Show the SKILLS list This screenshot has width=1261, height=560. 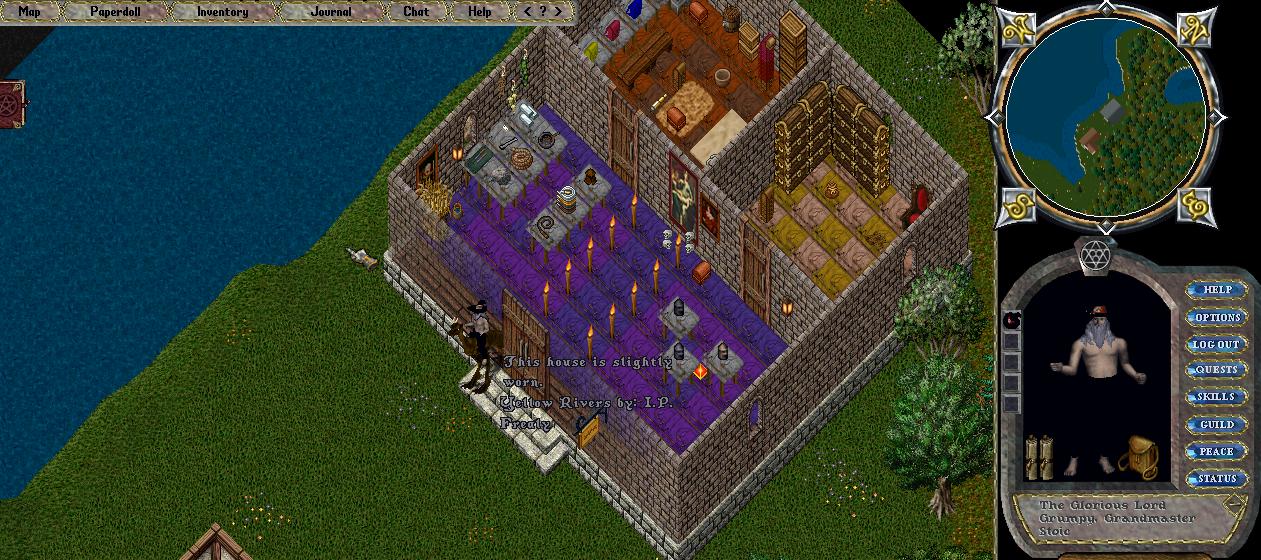click(1216, 397)
